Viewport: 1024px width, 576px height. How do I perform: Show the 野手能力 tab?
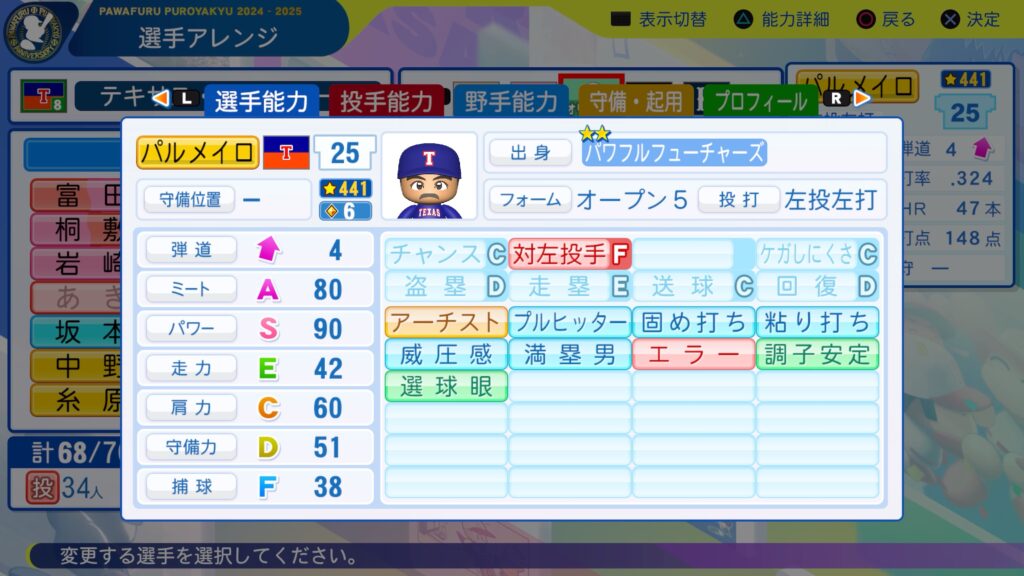[511, 101]
